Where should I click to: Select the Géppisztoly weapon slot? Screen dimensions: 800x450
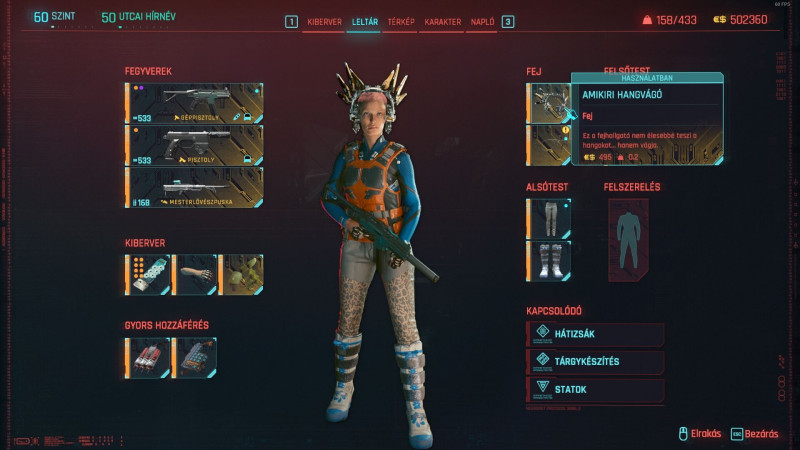194,103
